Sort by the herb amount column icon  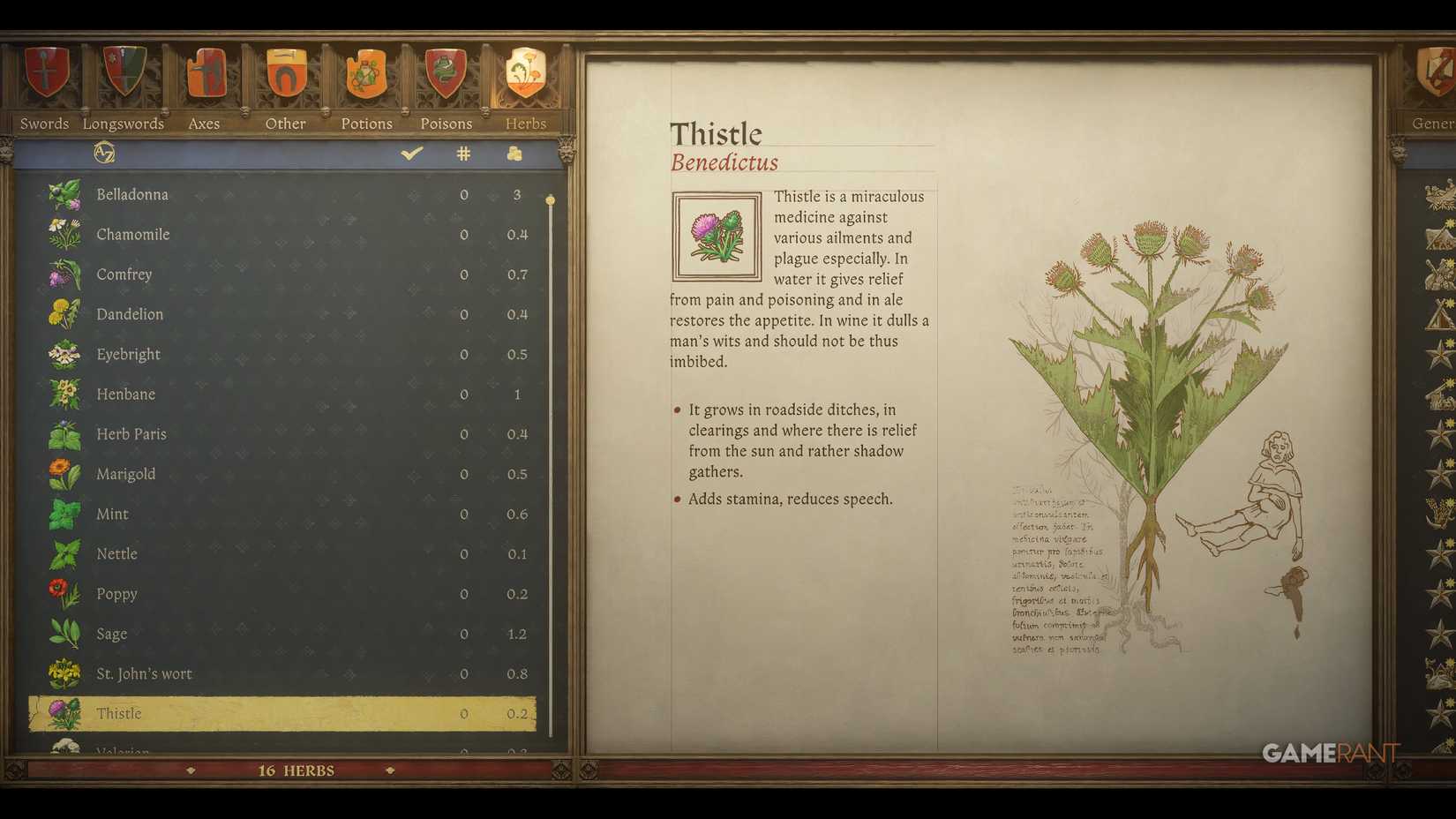tap(514, 152)
